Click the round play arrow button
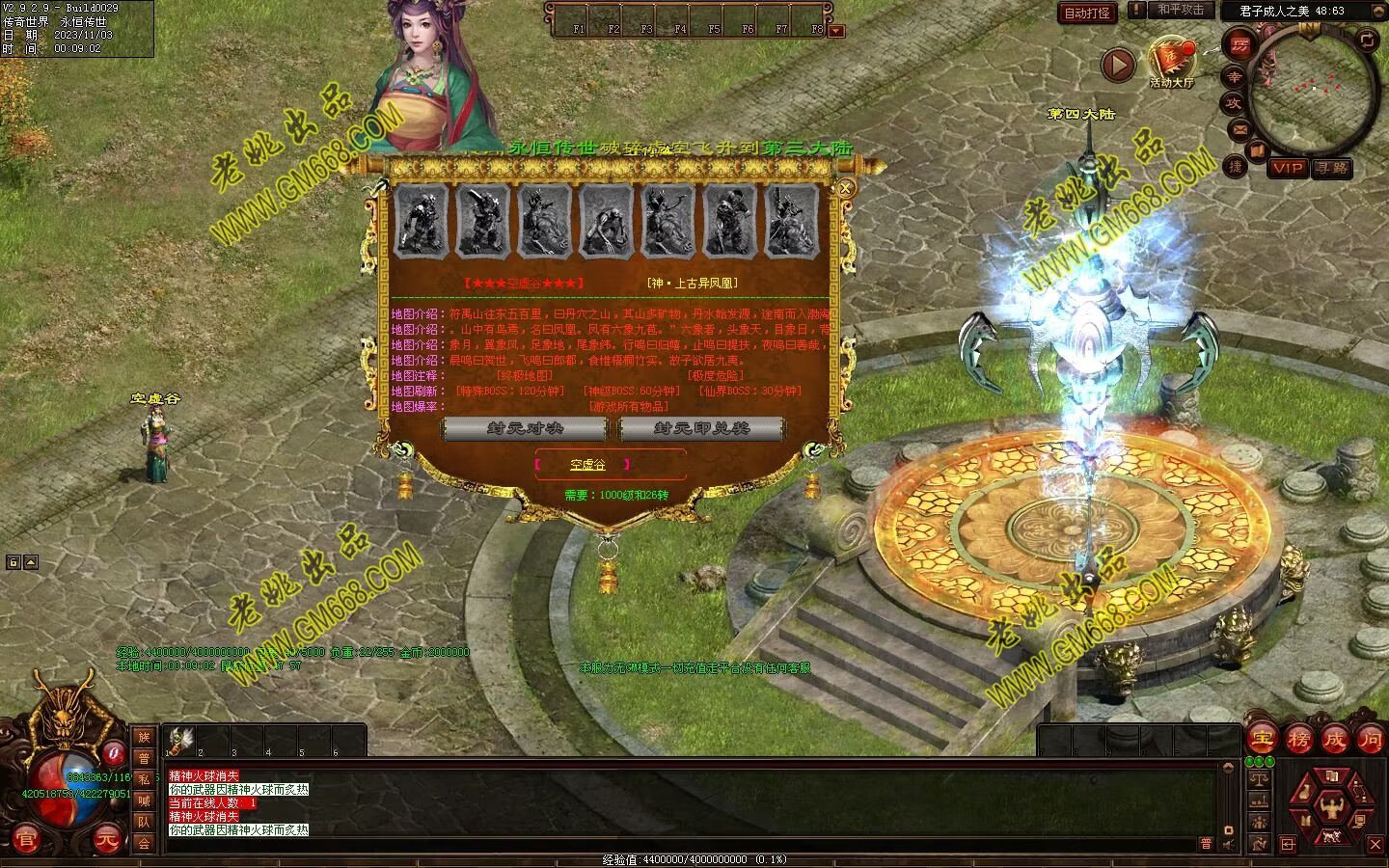 [1118, 65]
